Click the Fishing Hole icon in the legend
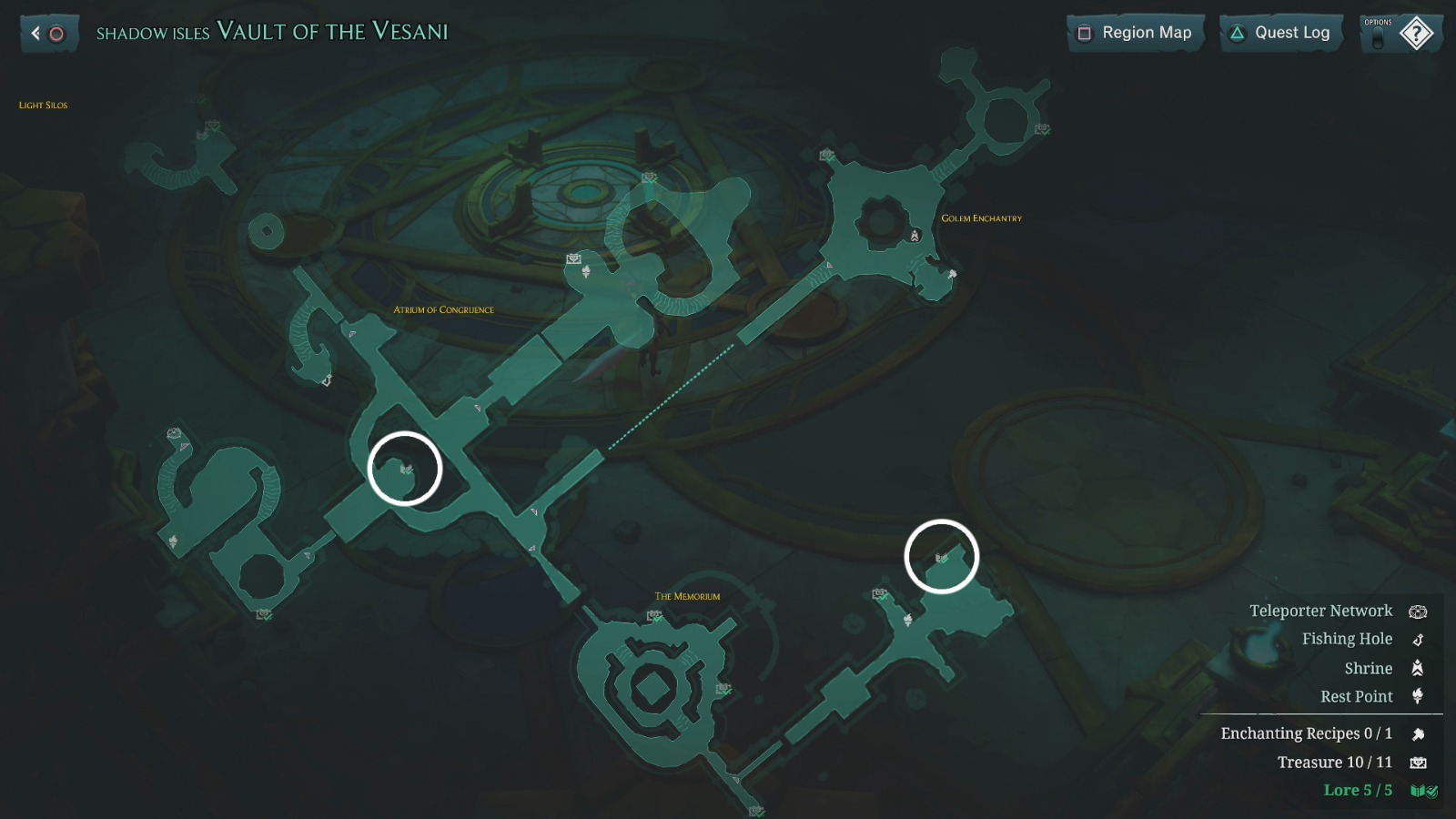Screen dimensions: 1456x819 [1418, 639]
